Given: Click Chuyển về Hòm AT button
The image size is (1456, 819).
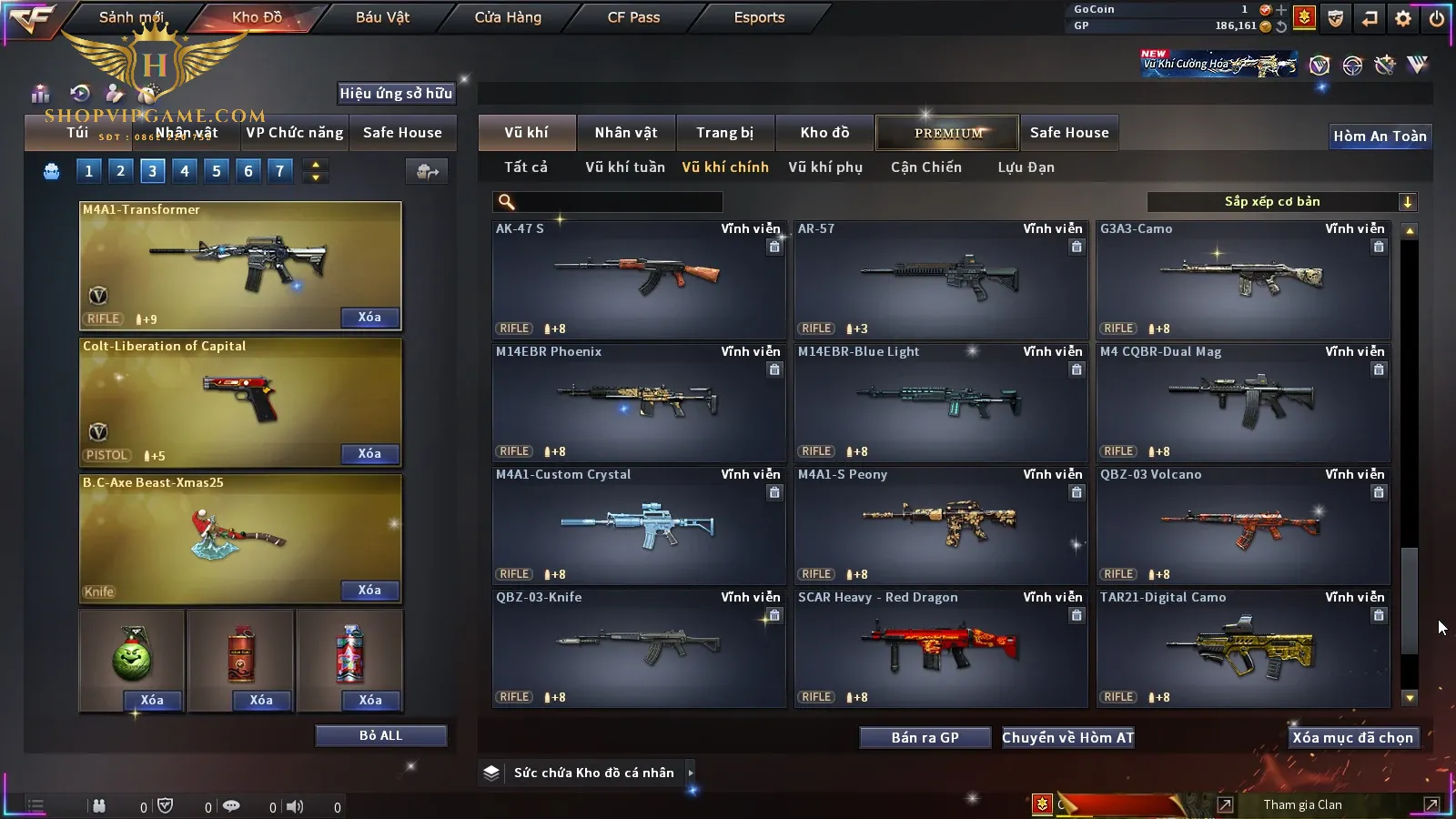Looking at the screenshot, I should pyautogui.click(x=1067, y=738).
